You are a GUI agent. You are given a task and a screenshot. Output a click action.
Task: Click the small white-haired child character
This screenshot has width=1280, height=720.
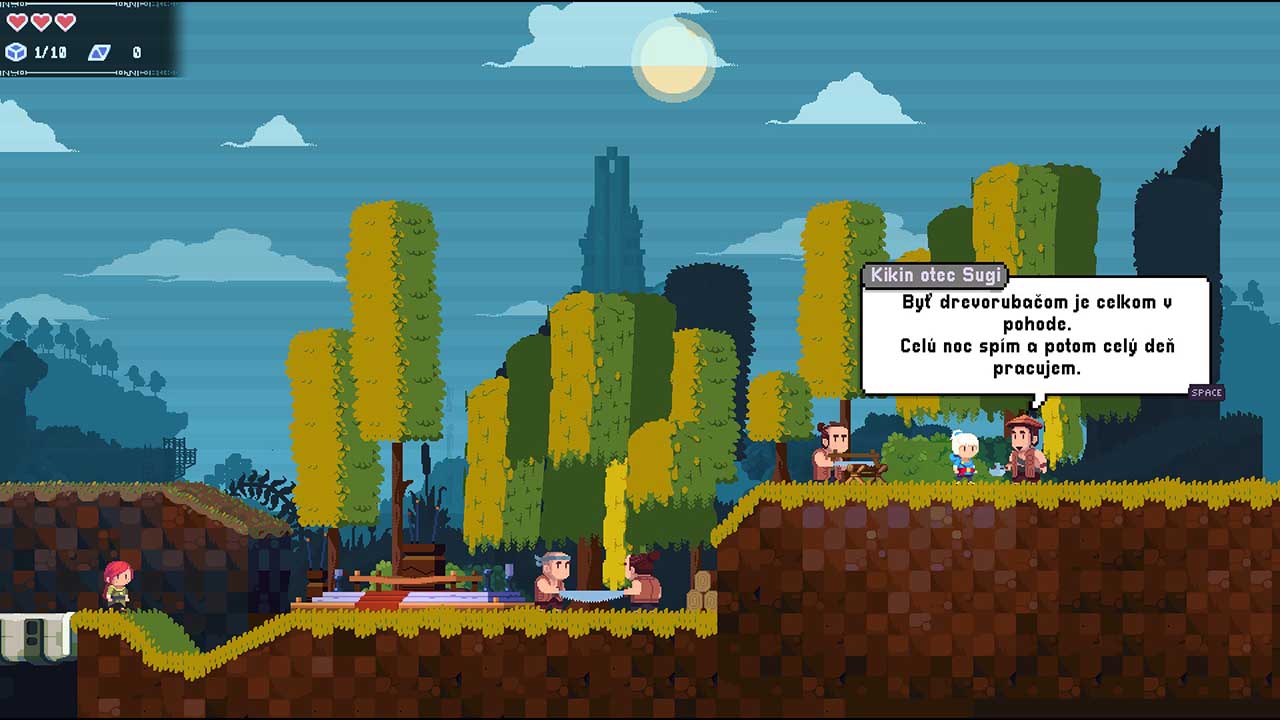pyautogui.click(x=963, y=455)
